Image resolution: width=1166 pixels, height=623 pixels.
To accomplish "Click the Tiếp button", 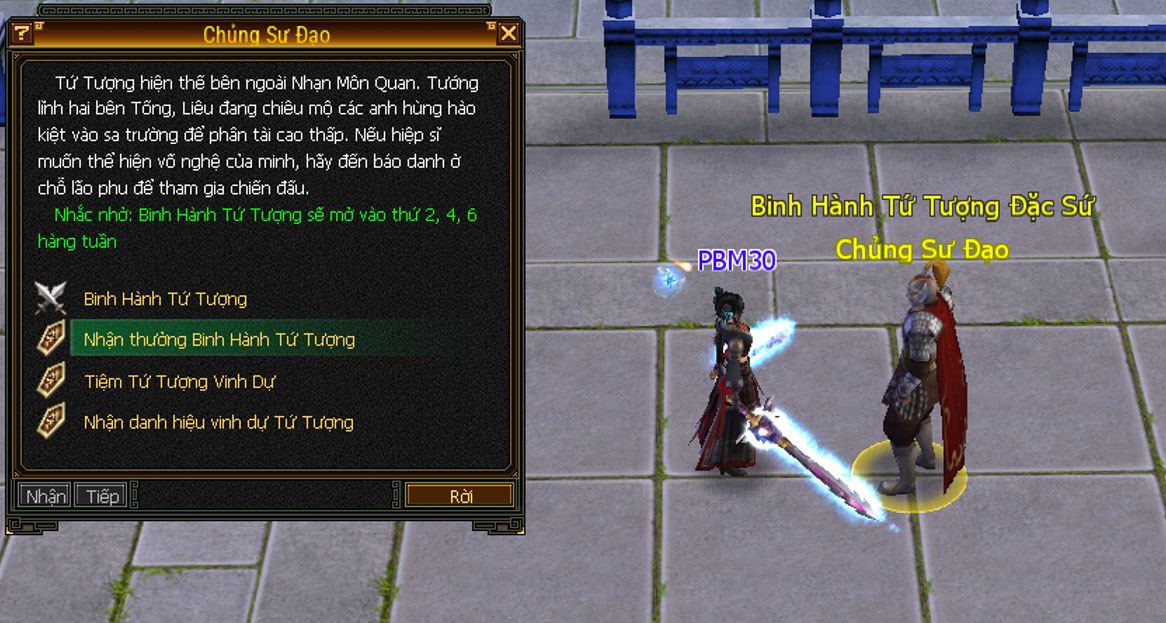I will point(102,496).
